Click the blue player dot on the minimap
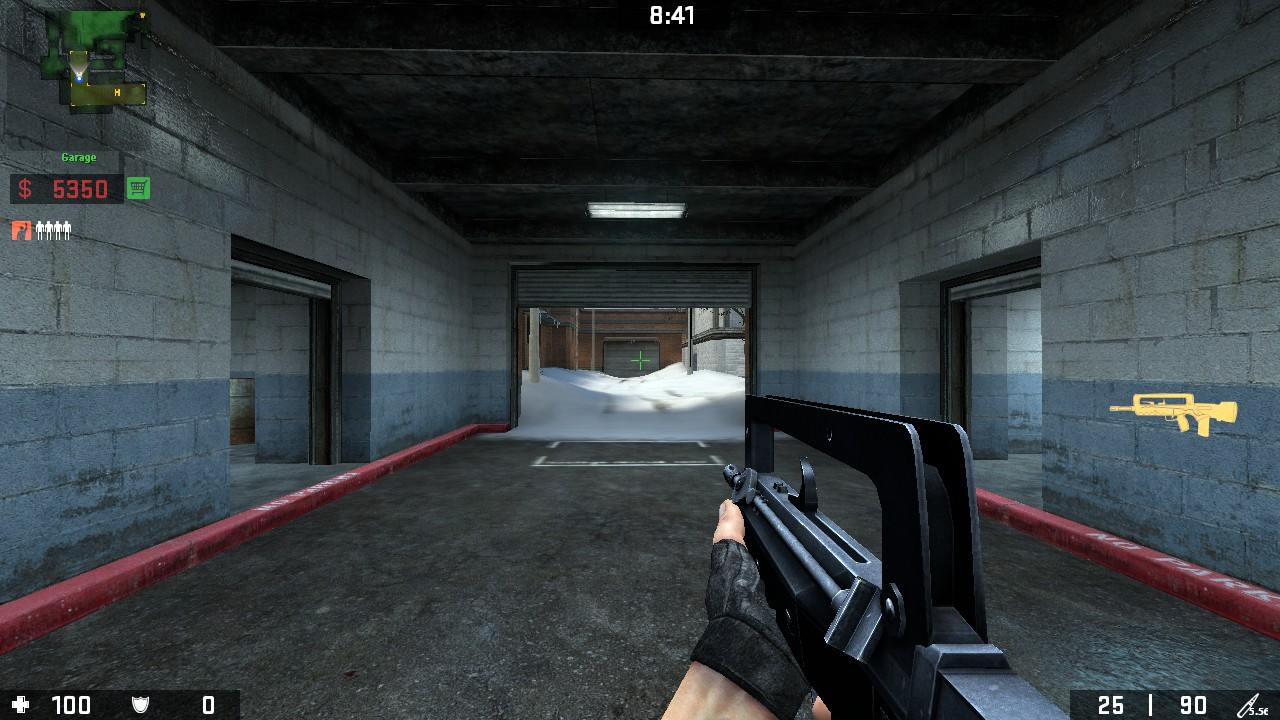 point(79,79)
